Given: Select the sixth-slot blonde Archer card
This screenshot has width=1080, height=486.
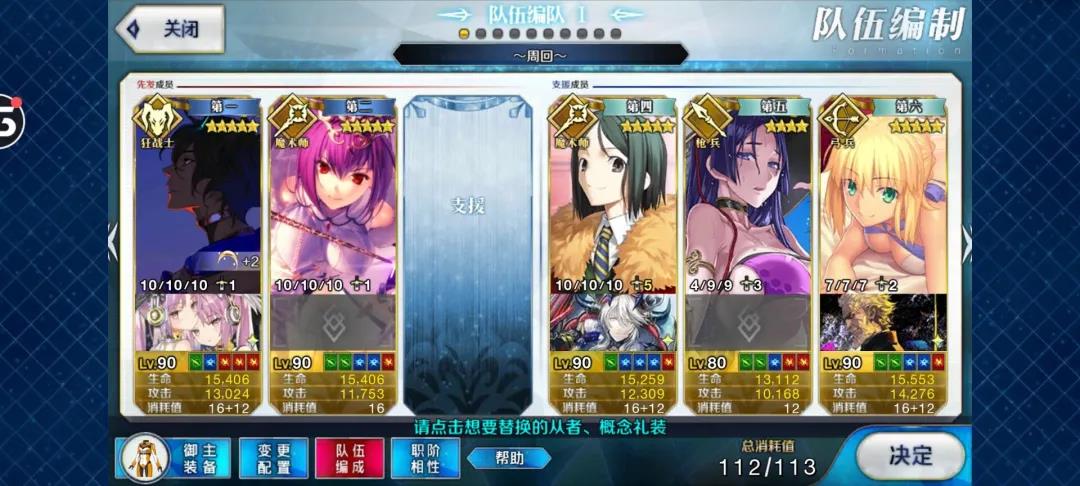Looking at the screenshot, I should tap(882, 200).
